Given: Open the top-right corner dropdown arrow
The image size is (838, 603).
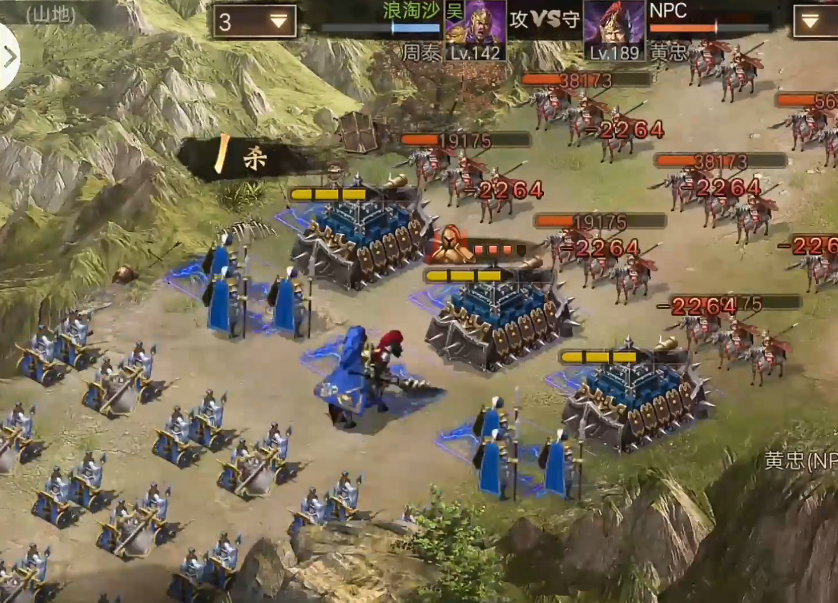Looking at the screenshot, I should (x=815, y=21).
